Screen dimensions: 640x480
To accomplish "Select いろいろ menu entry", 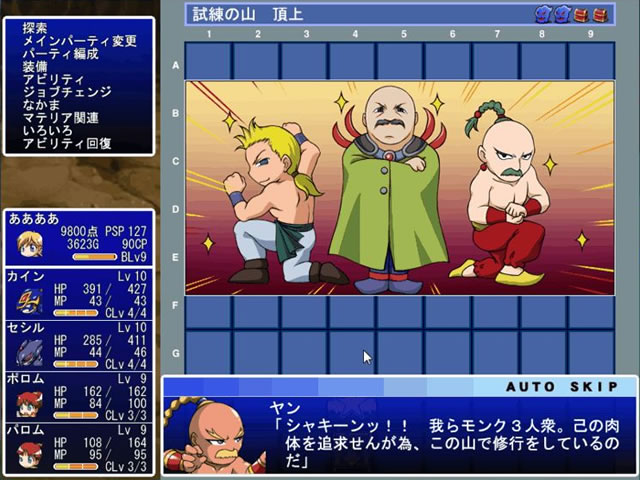I will click(x=47, y=131).
